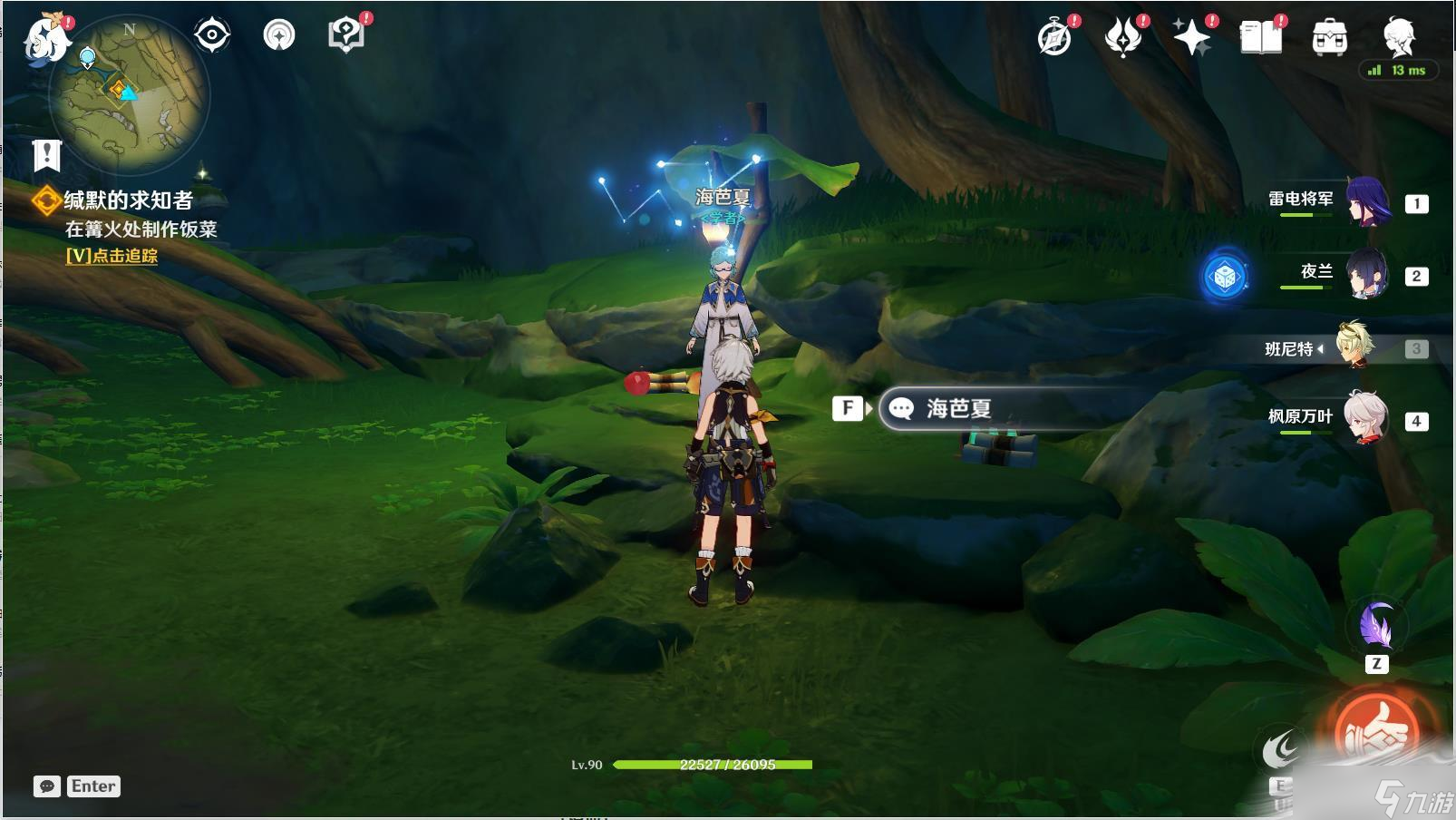This screenshot has height=820, width=1456.
Task: Open the wish star icon
Action: (x=1192, y=38)
